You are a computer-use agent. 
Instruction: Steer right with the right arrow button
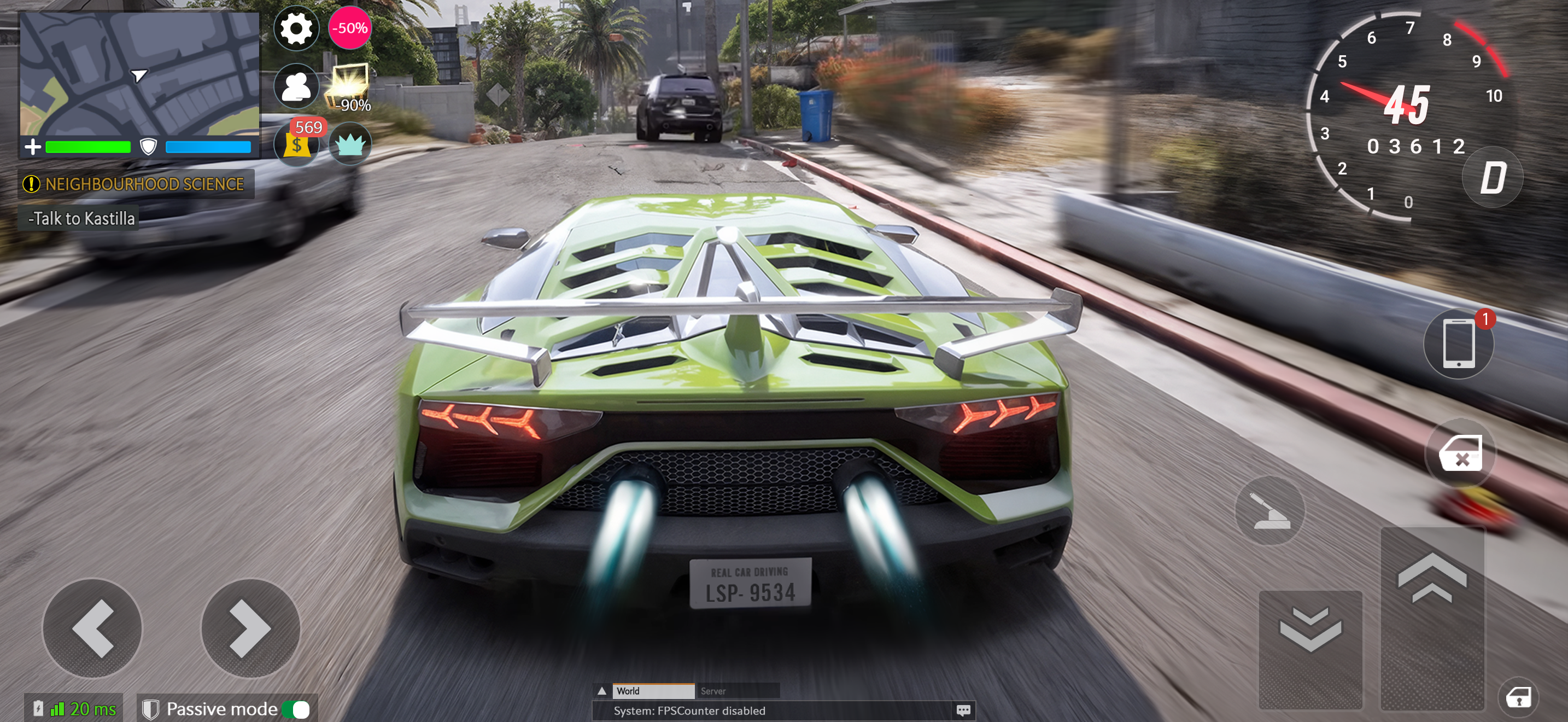250,628
